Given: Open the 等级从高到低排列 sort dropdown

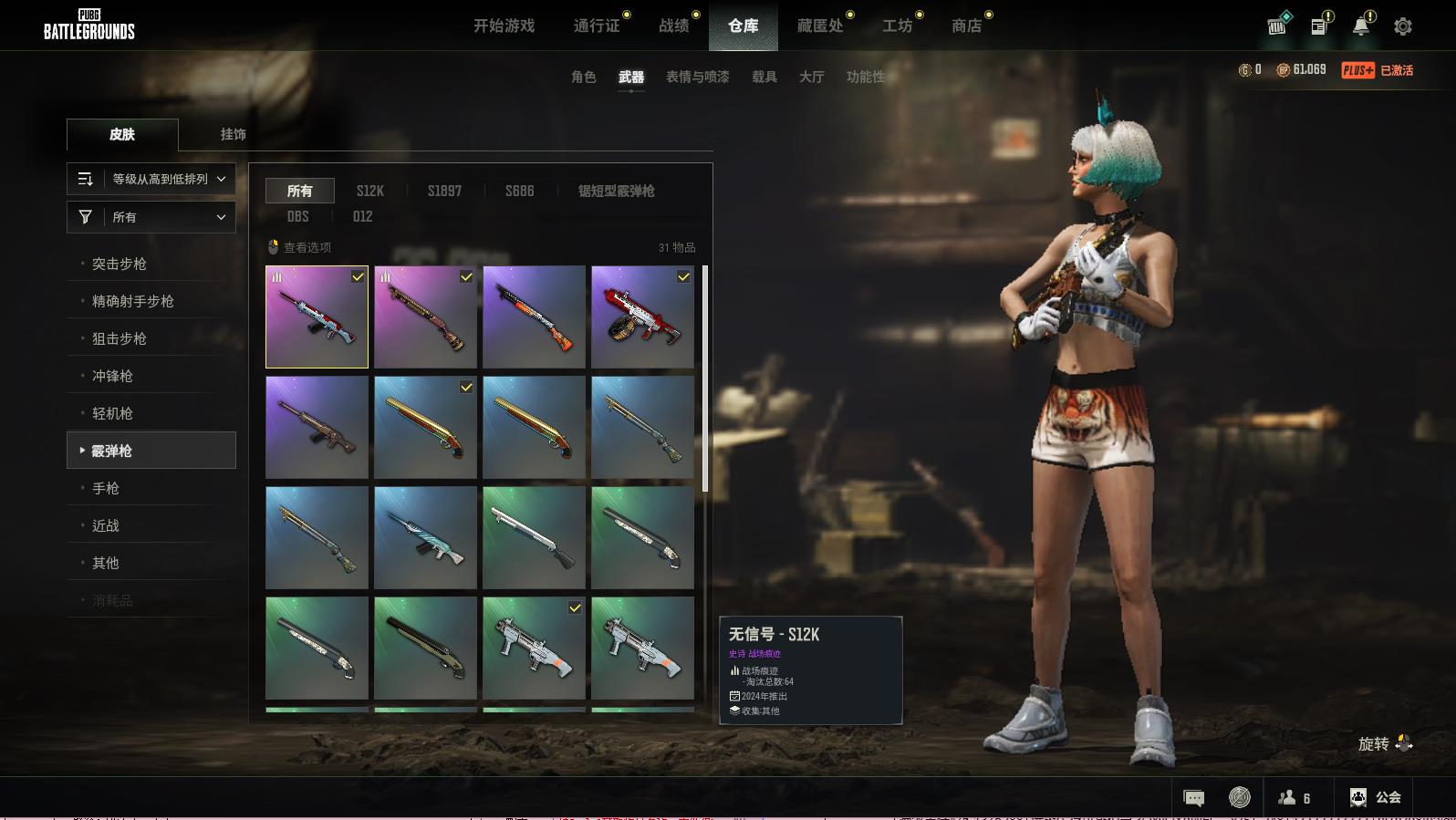Looking at the screenshot, I should (151, 179).
